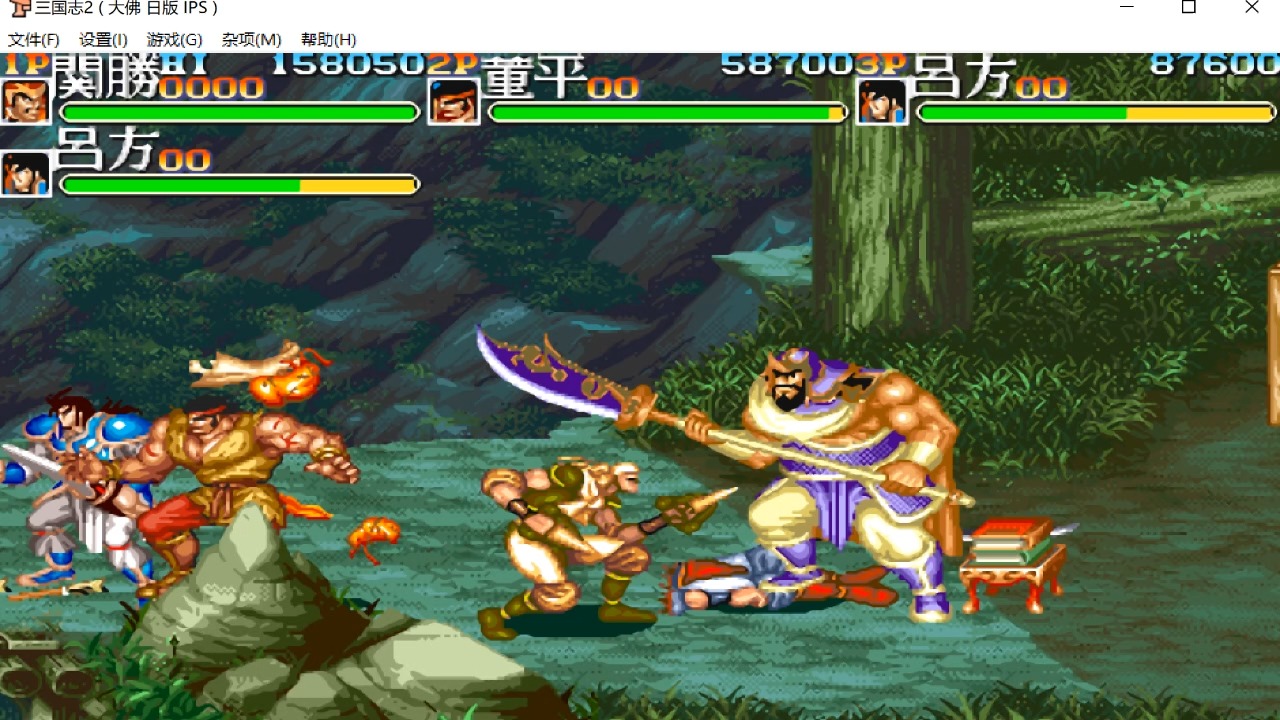1280x720 pixels.
Task: Open the 帮助(H) menu
Action: (328, 40)
